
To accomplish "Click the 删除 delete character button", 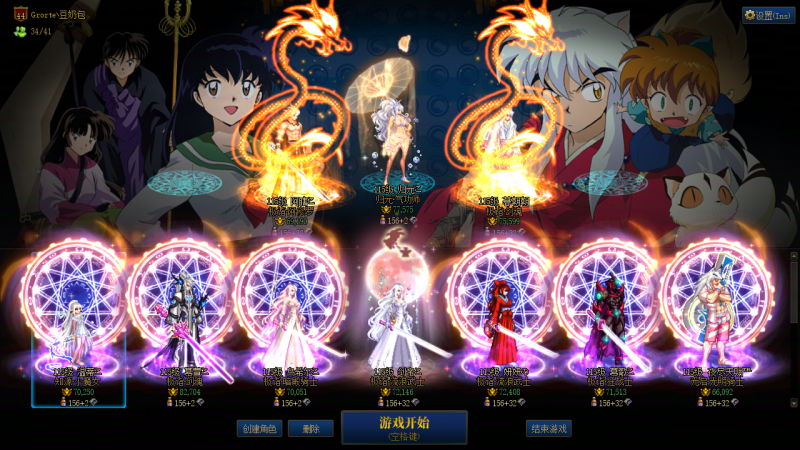I will (310, 428).
